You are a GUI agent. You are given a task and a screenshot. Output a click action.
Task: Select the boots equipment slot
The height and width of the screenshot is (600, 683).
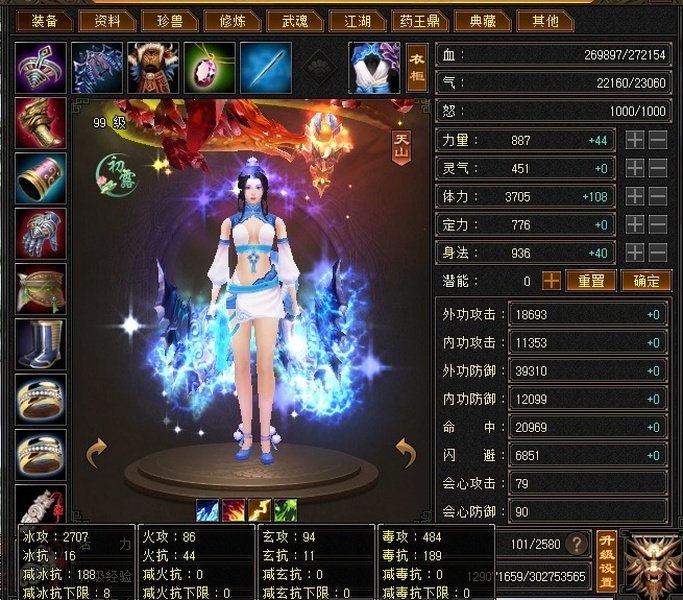point(42,344)
